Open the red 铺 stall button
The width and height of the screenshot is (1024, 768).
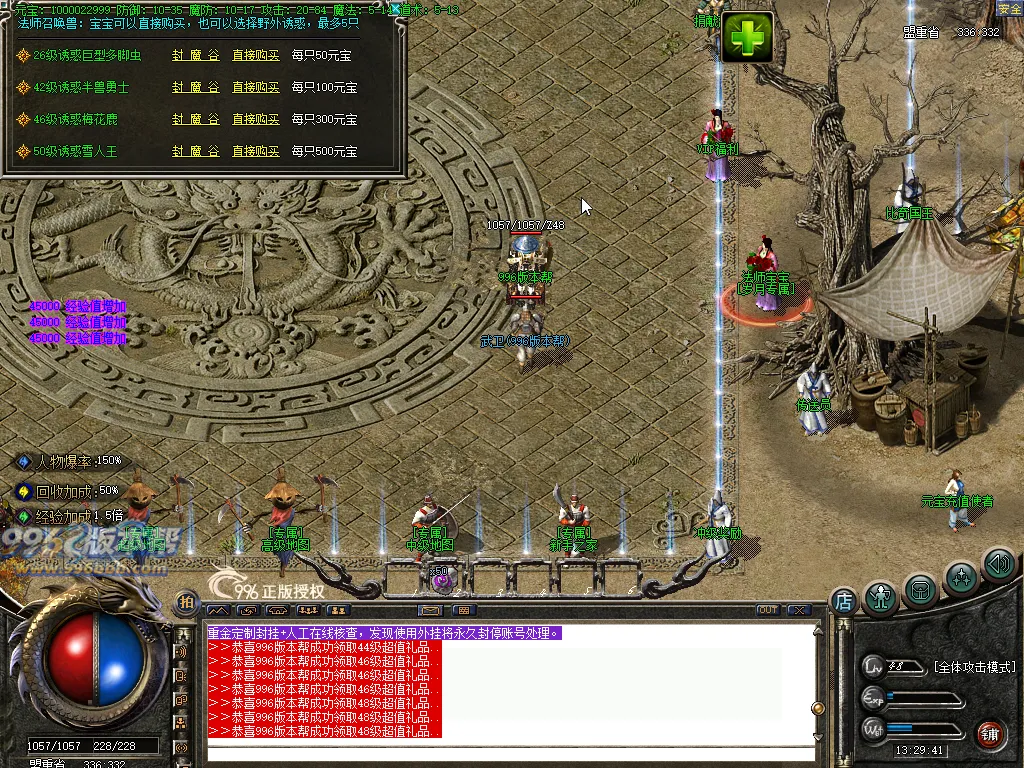[990, 732]
